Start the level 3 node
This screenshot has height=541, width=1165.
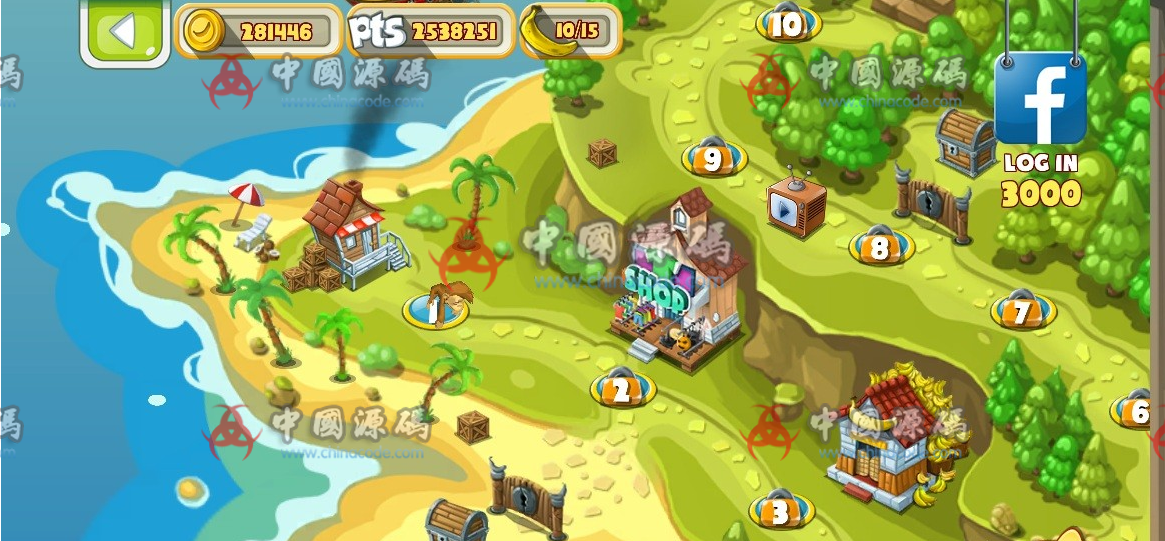pyautogui.click(x=781, y=511)
